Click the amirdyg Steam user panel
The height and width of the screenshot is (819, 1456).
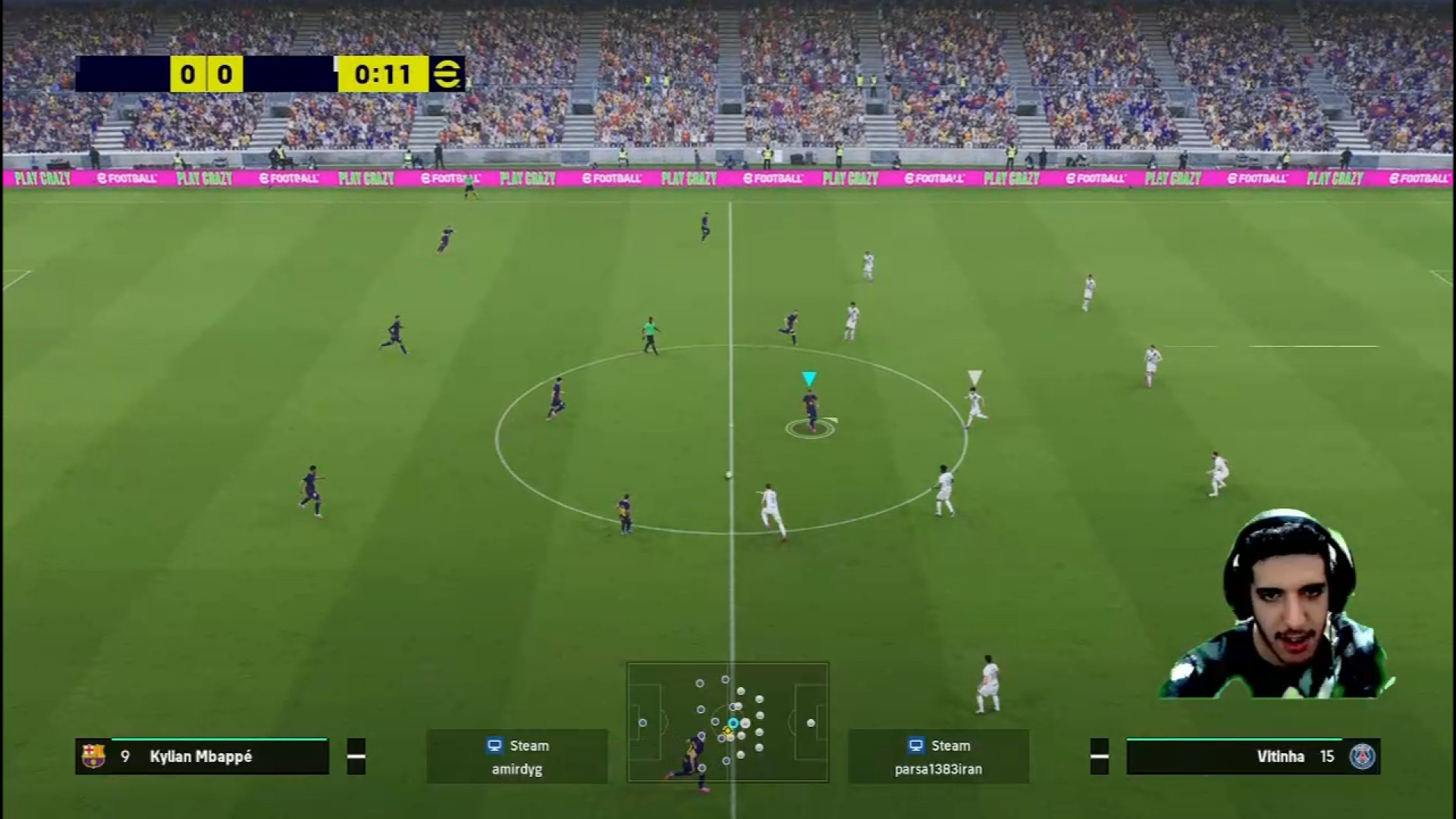516,756
